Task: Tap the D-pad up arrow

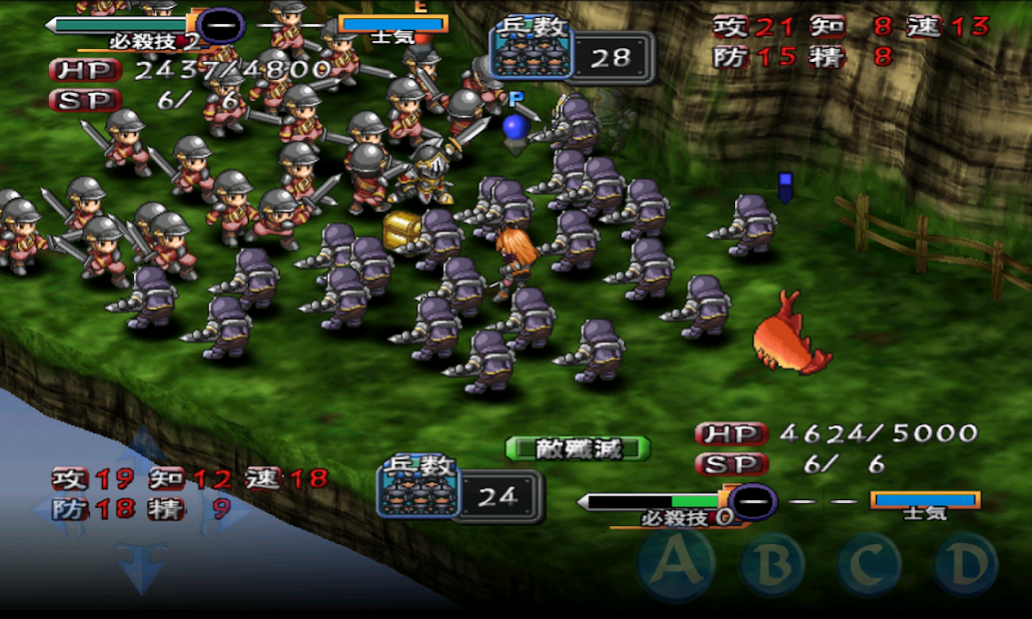Action: point(142,446)
